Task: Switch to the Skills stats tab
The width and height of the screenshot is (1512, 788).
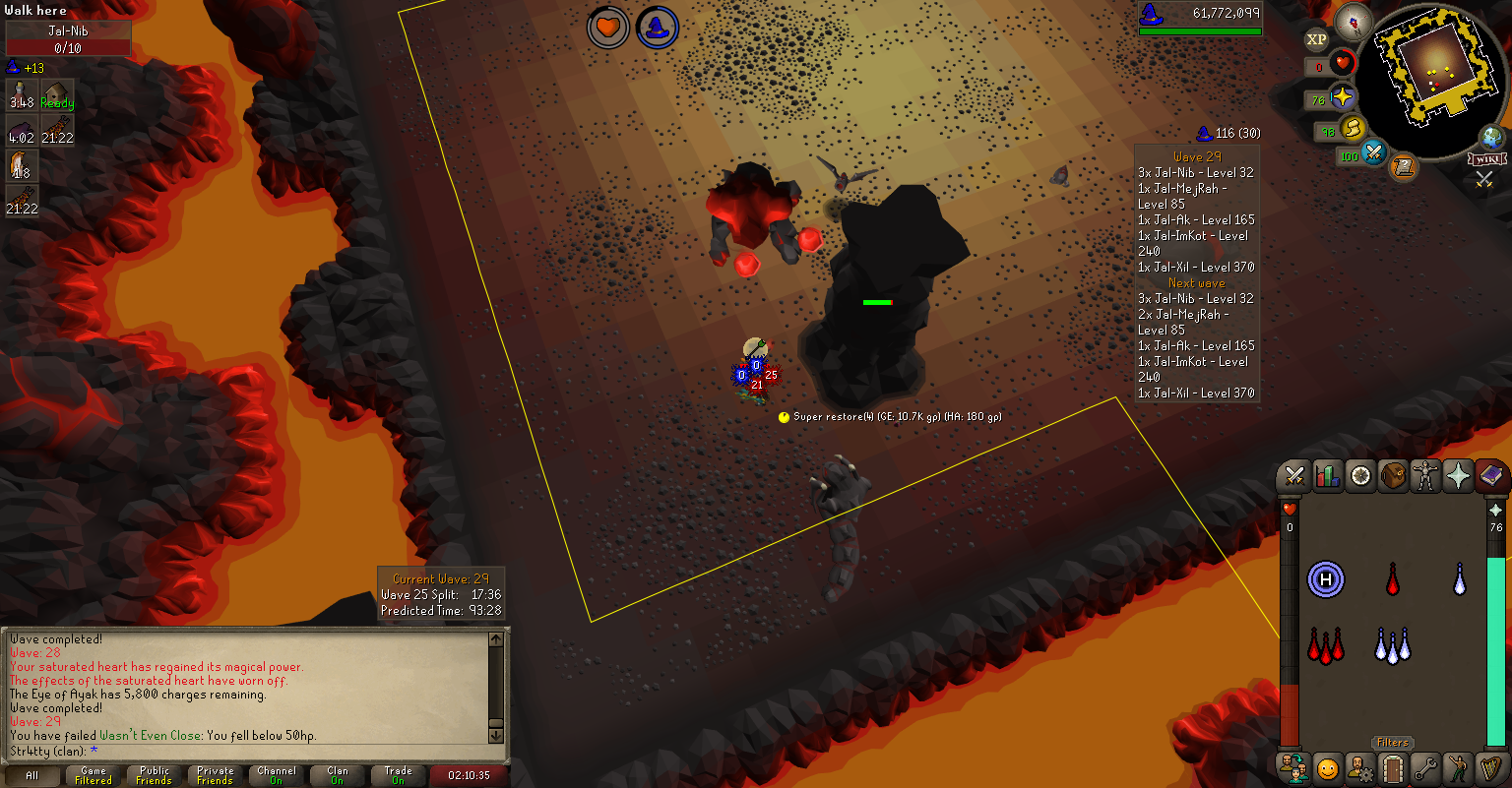Action: 1328,476
